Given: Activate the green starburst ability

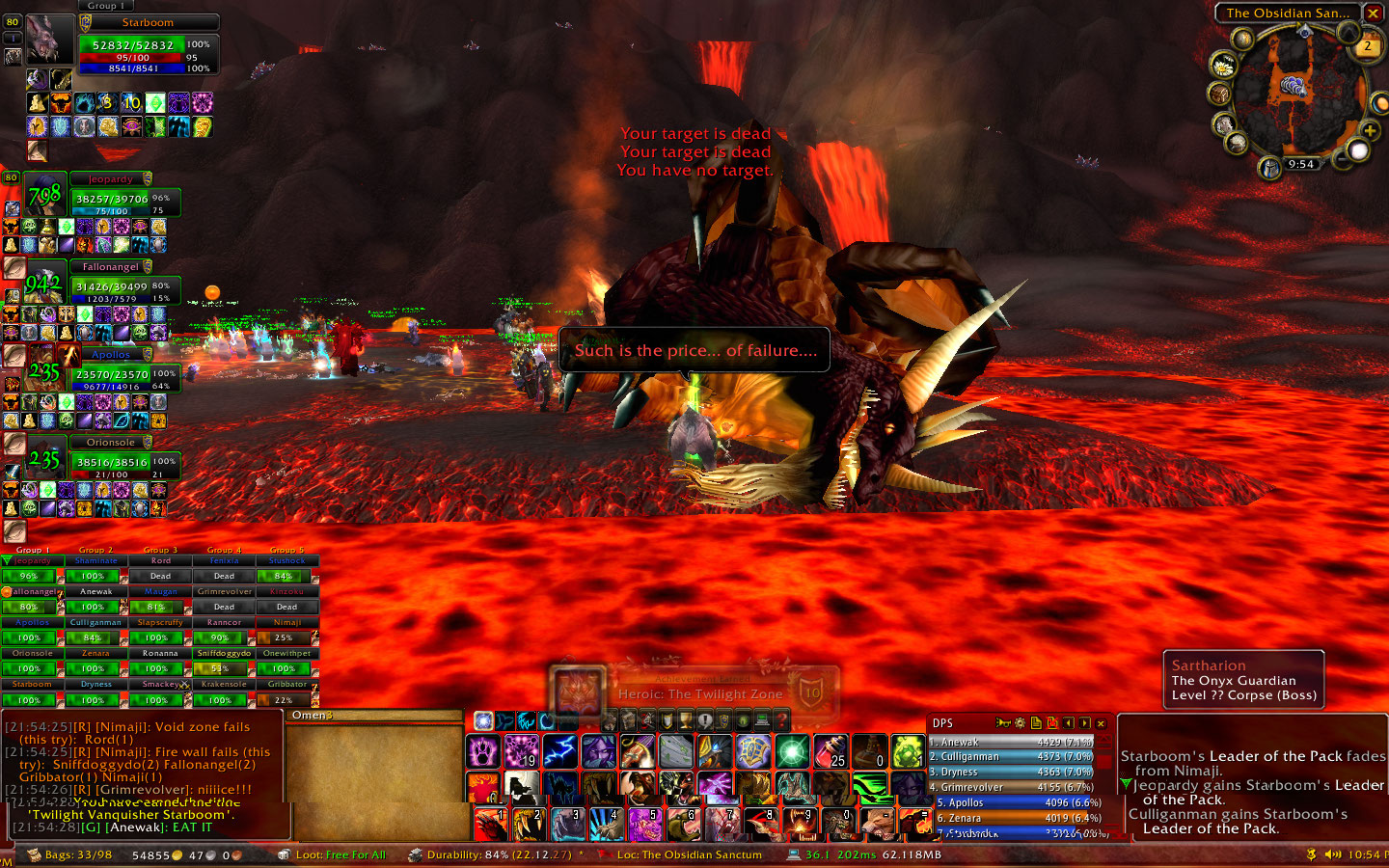Looking at the screenshot, I should click(792, 751).
